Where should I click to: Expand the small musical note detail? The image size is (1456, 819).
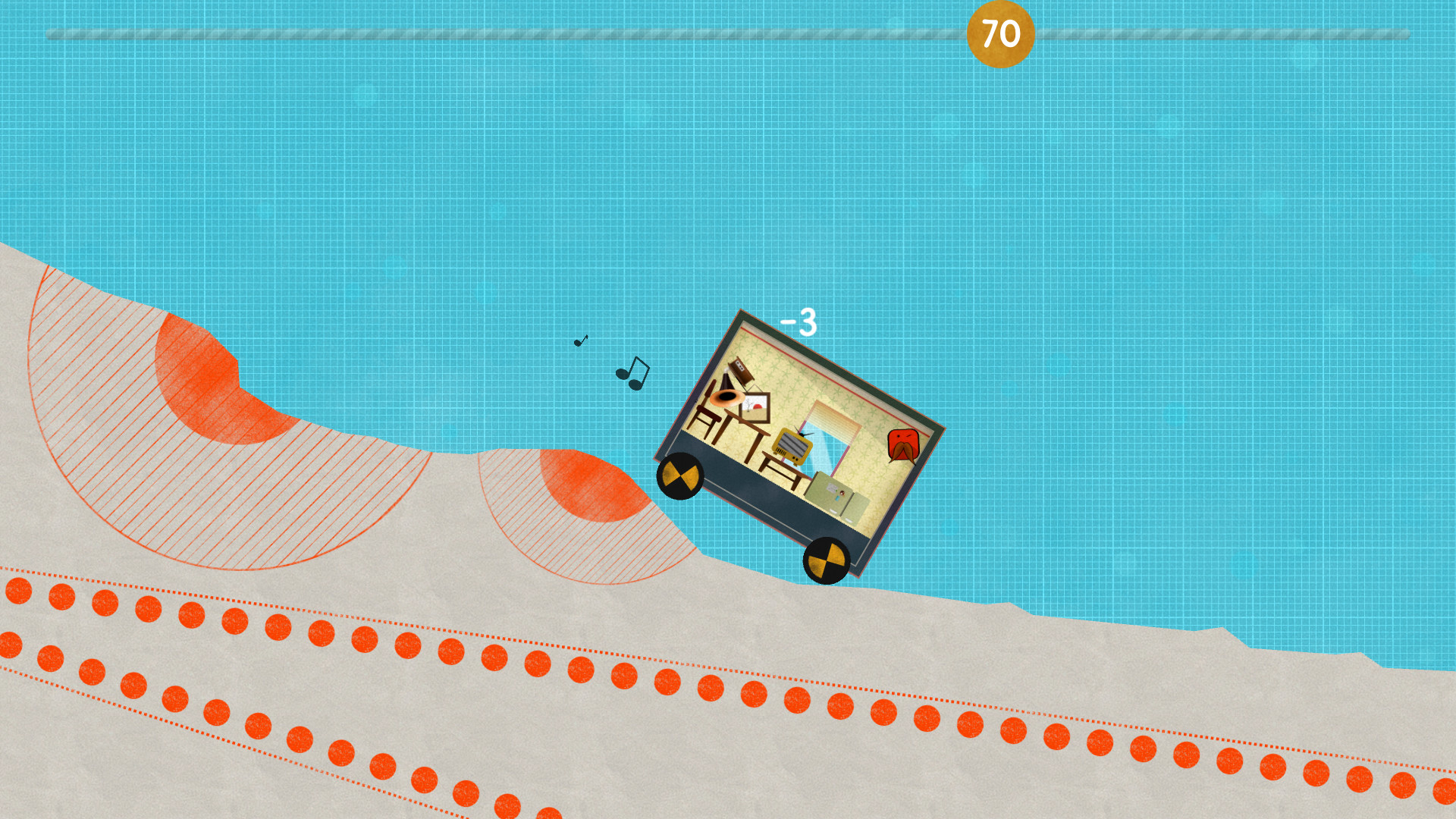coord(581,341)
